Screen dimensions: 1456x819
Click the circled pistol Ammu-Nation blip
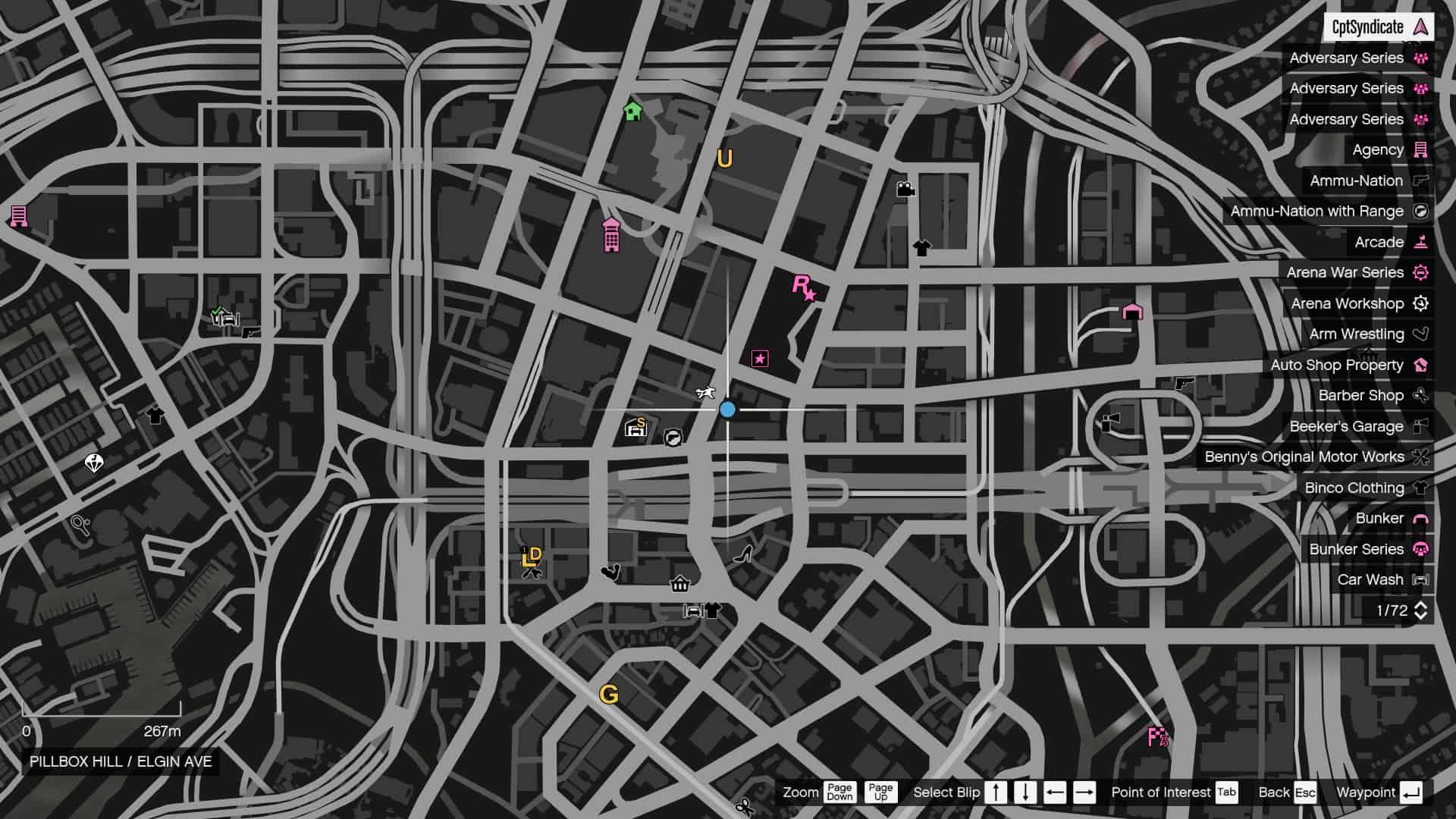[x=673, y=438]
